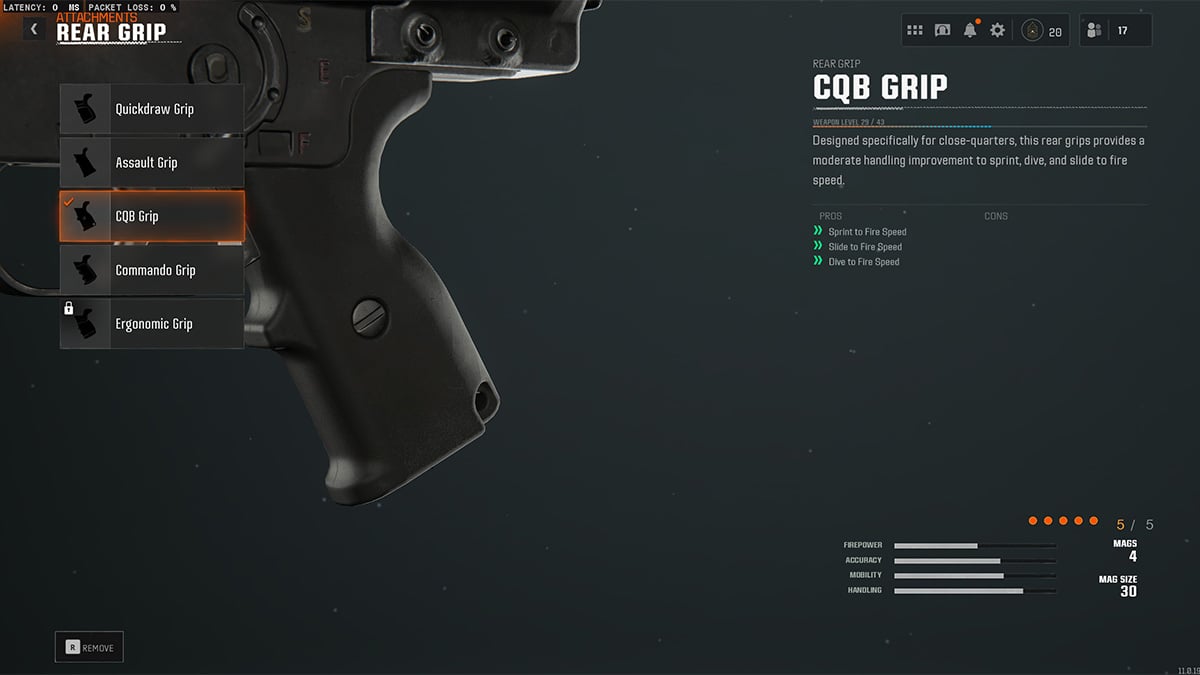Open the headset voice chat icon
This screenshot has width=1200, height=675.
coord(942,31)
